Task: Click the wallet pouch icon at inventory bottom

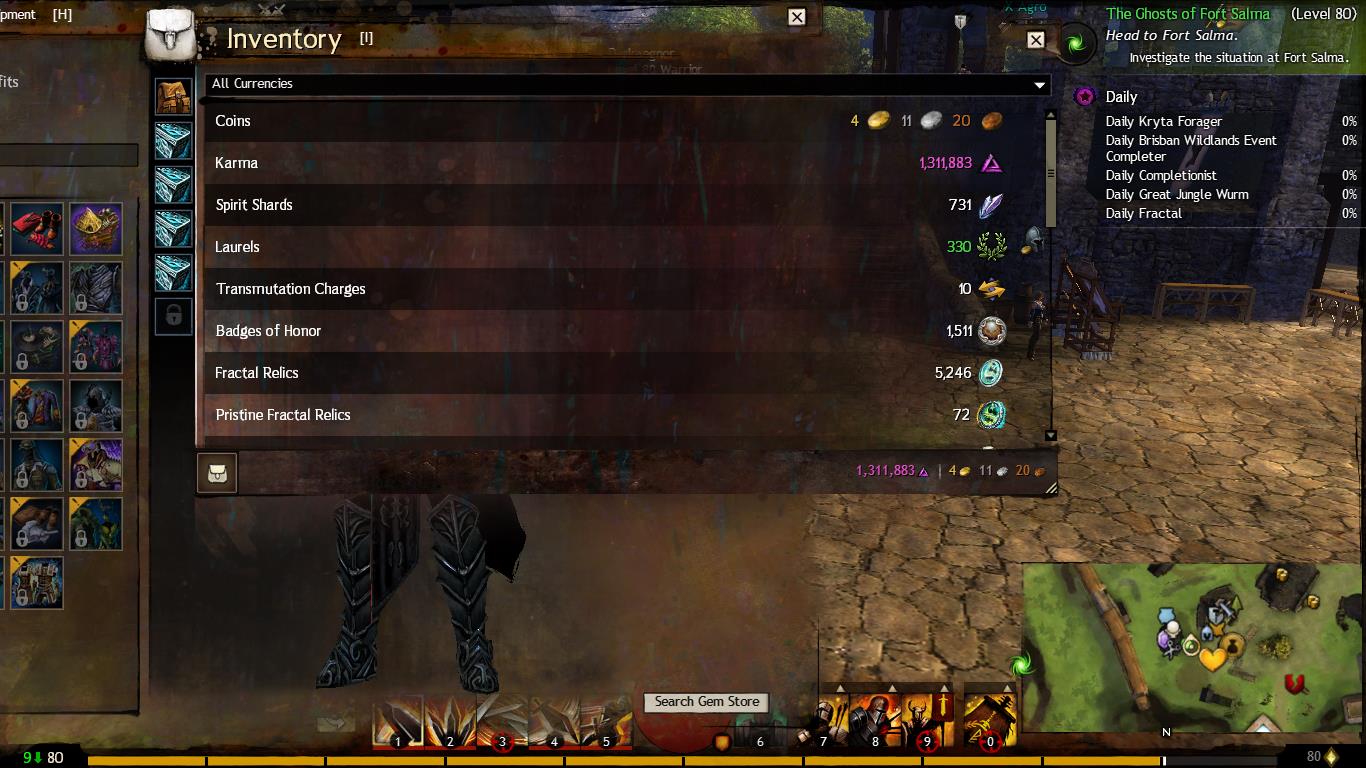Action: coord(217,473)
